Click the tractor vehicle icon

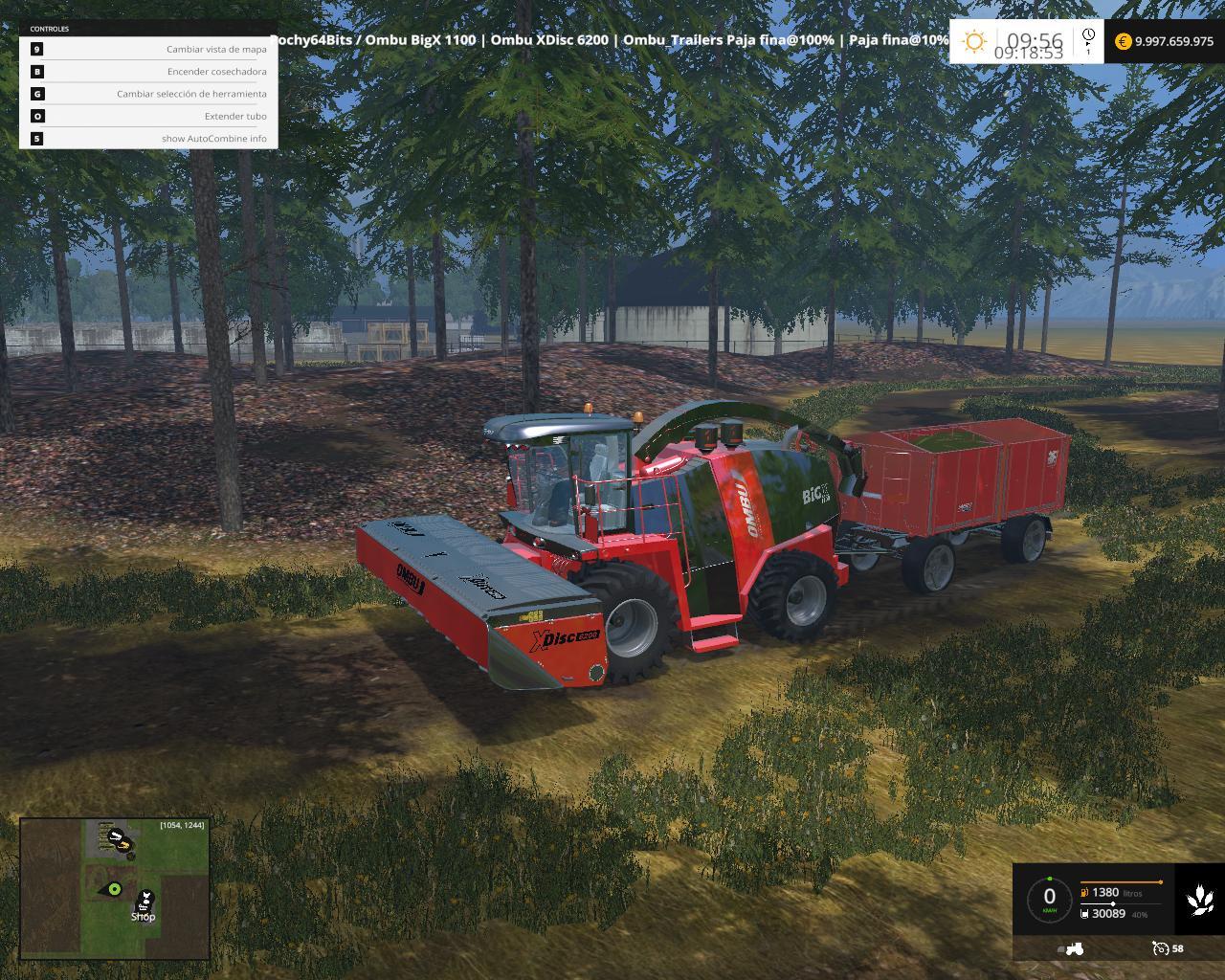(1074, 948)
